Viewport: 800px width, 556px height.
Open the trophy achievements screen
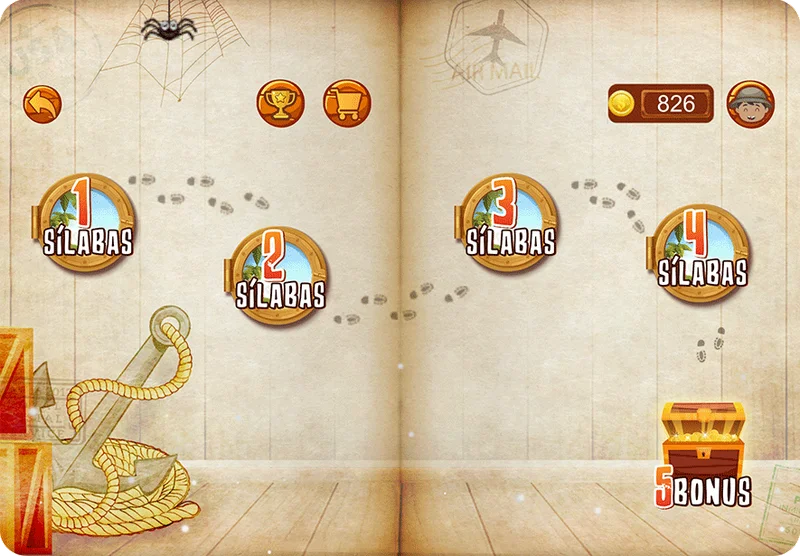(x=280, y=104)
